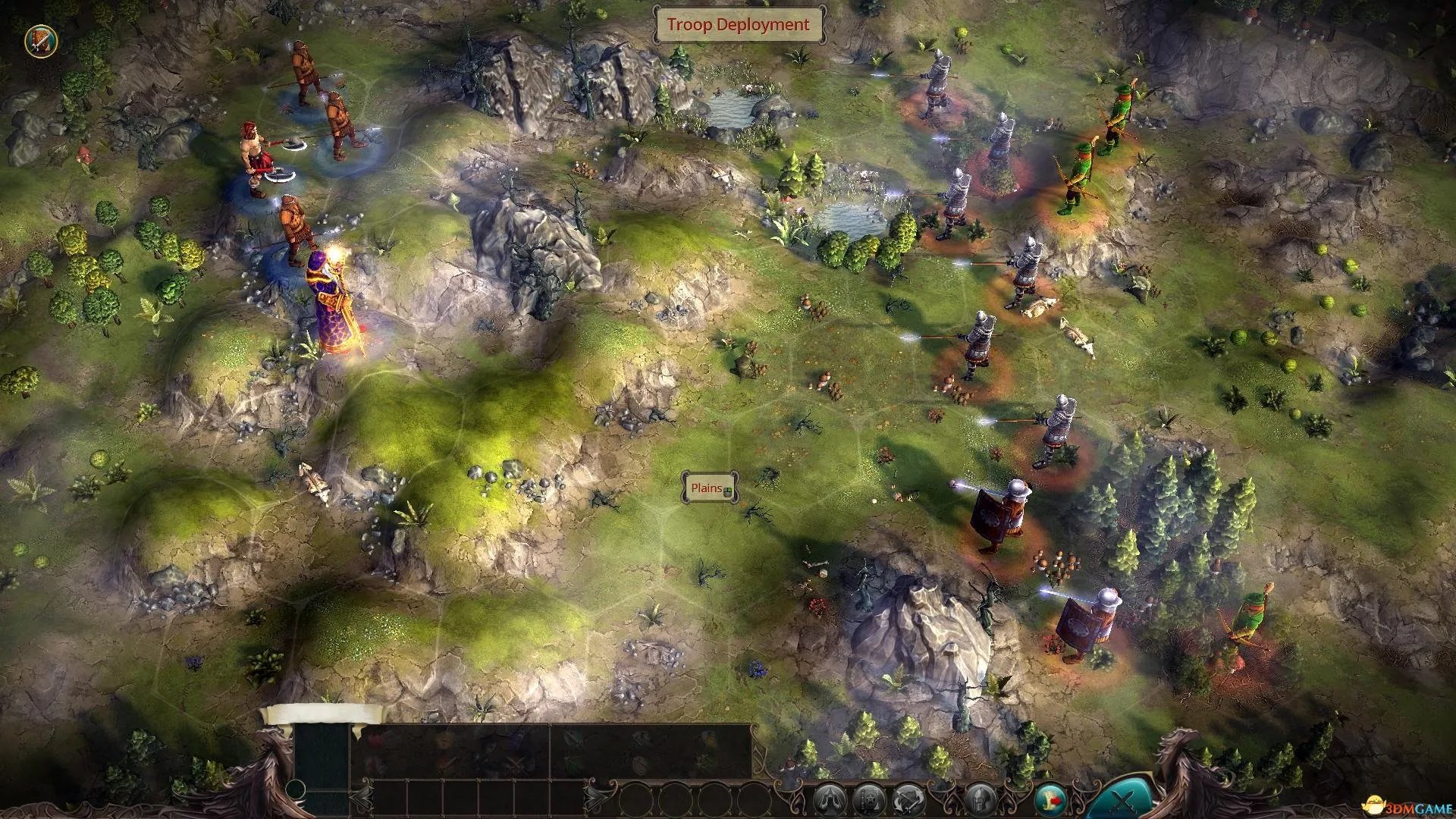The image size is (1456, 819).
Task: Click the hooded figure icon
Action: 828,800
